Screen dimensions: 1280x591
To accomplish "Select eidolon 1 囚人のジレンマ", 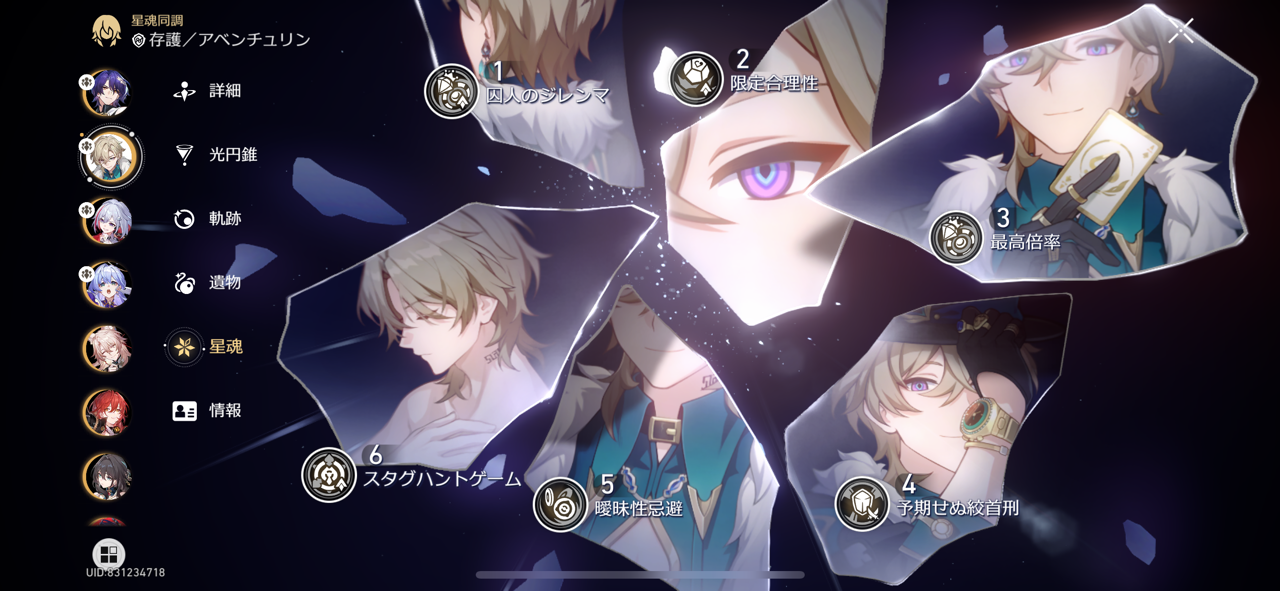I will (x=451, y=91).
